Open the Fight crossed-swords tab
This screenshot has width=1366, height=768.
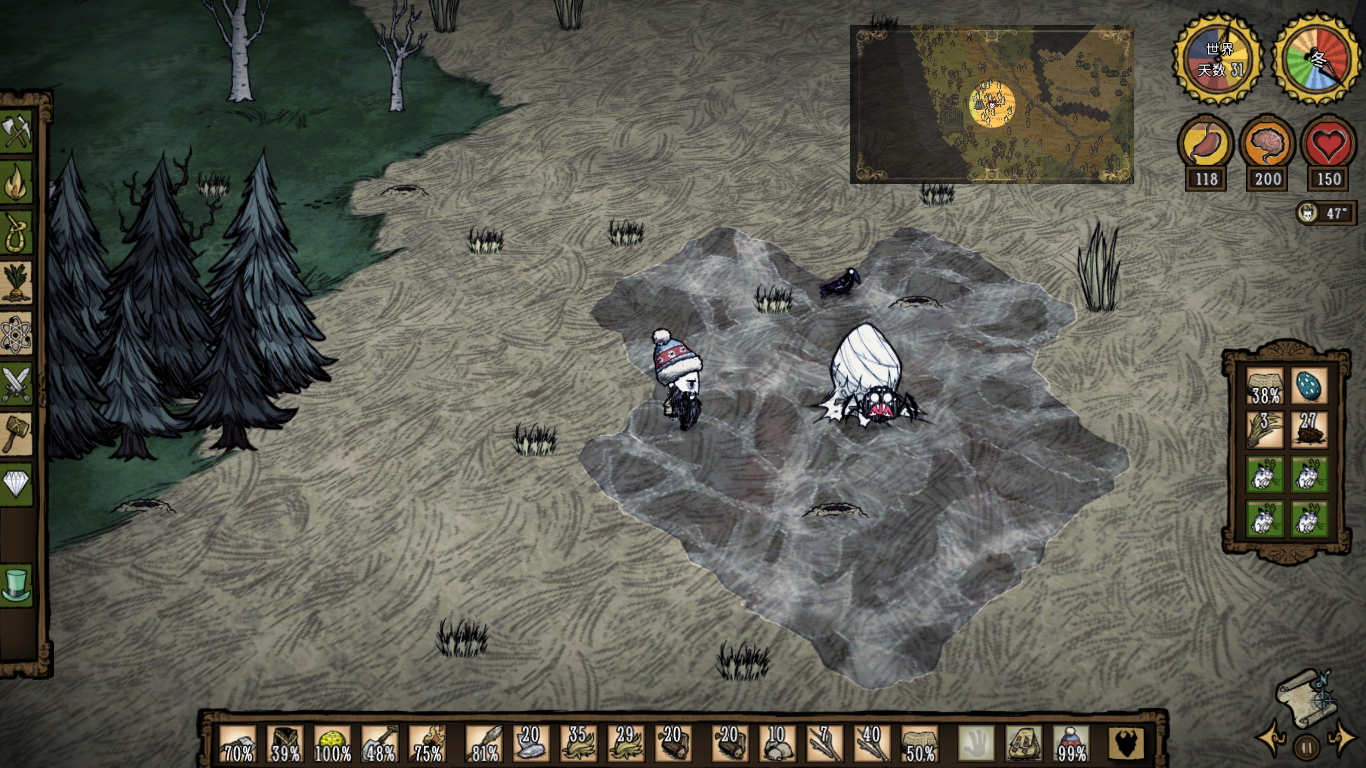(17, 383)
